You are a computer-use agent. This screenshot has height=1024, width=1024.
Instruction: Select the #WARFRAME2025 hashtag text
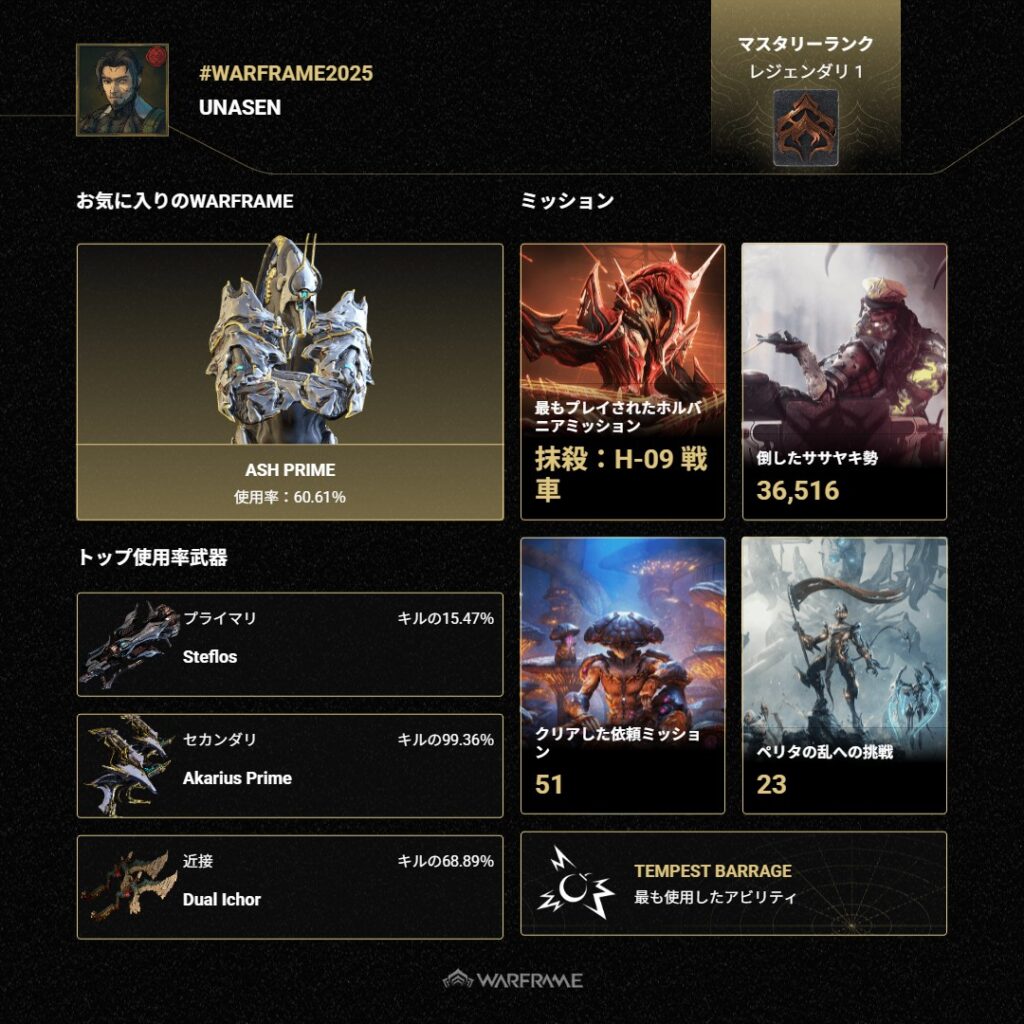[x=286, y=74]
